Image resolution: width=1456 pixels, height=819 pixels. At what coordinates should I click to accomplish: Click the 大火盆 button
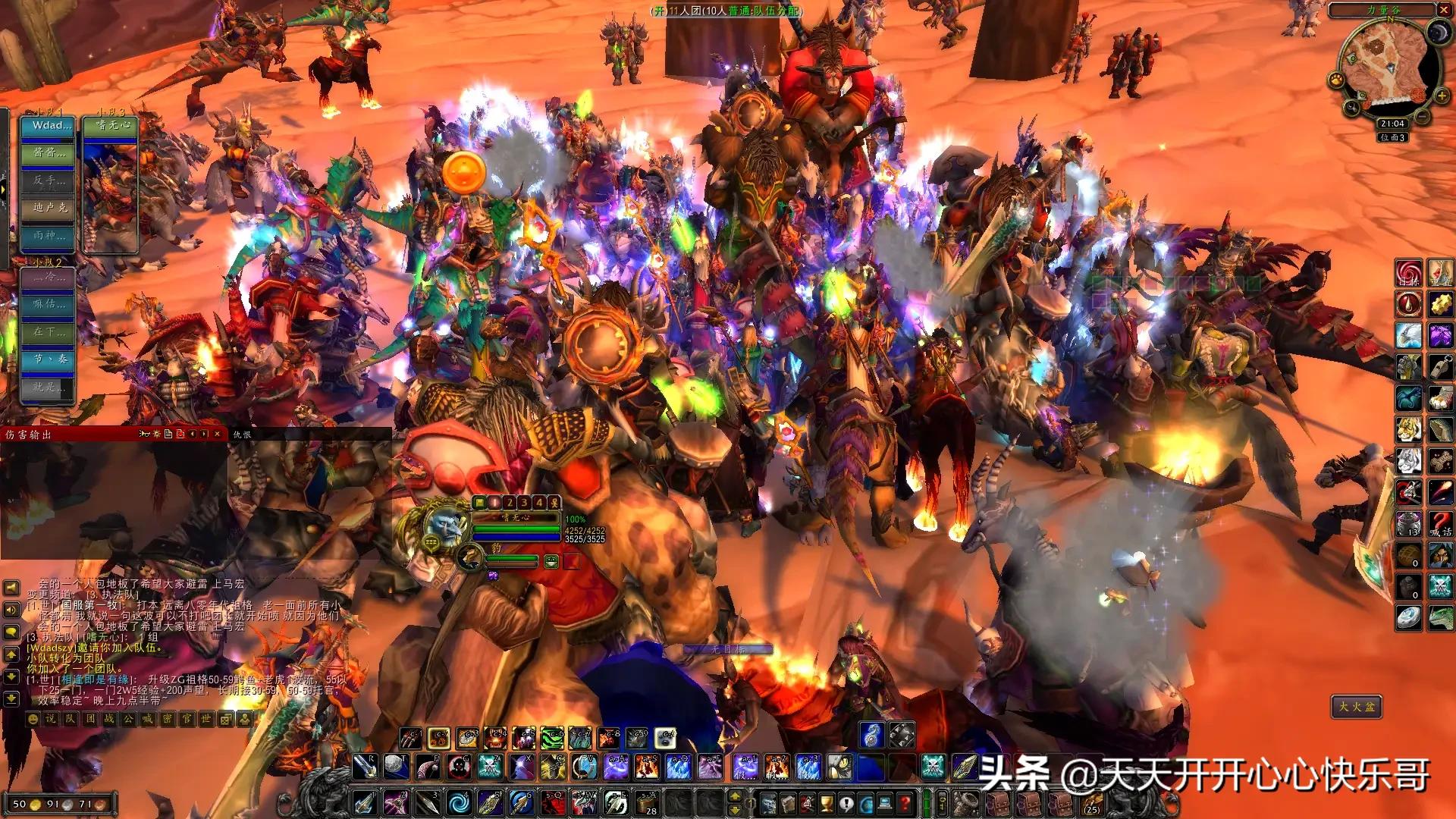tap(1356, 707)
